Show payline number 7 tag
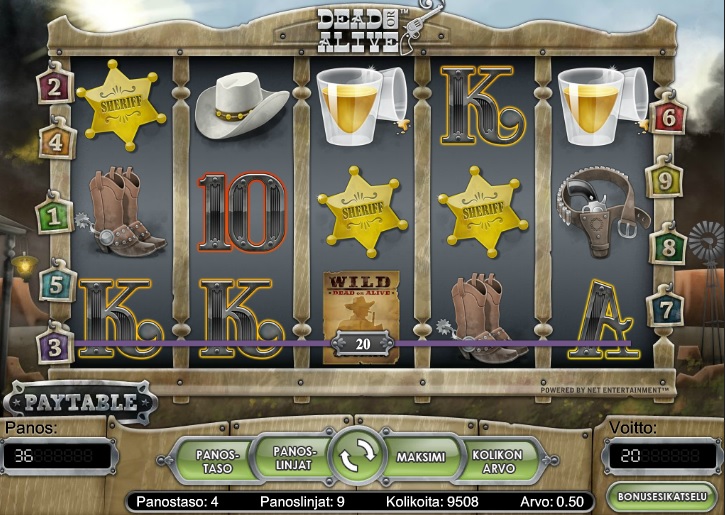Viewport: 725px width, 515px height. tap(664, 309)
